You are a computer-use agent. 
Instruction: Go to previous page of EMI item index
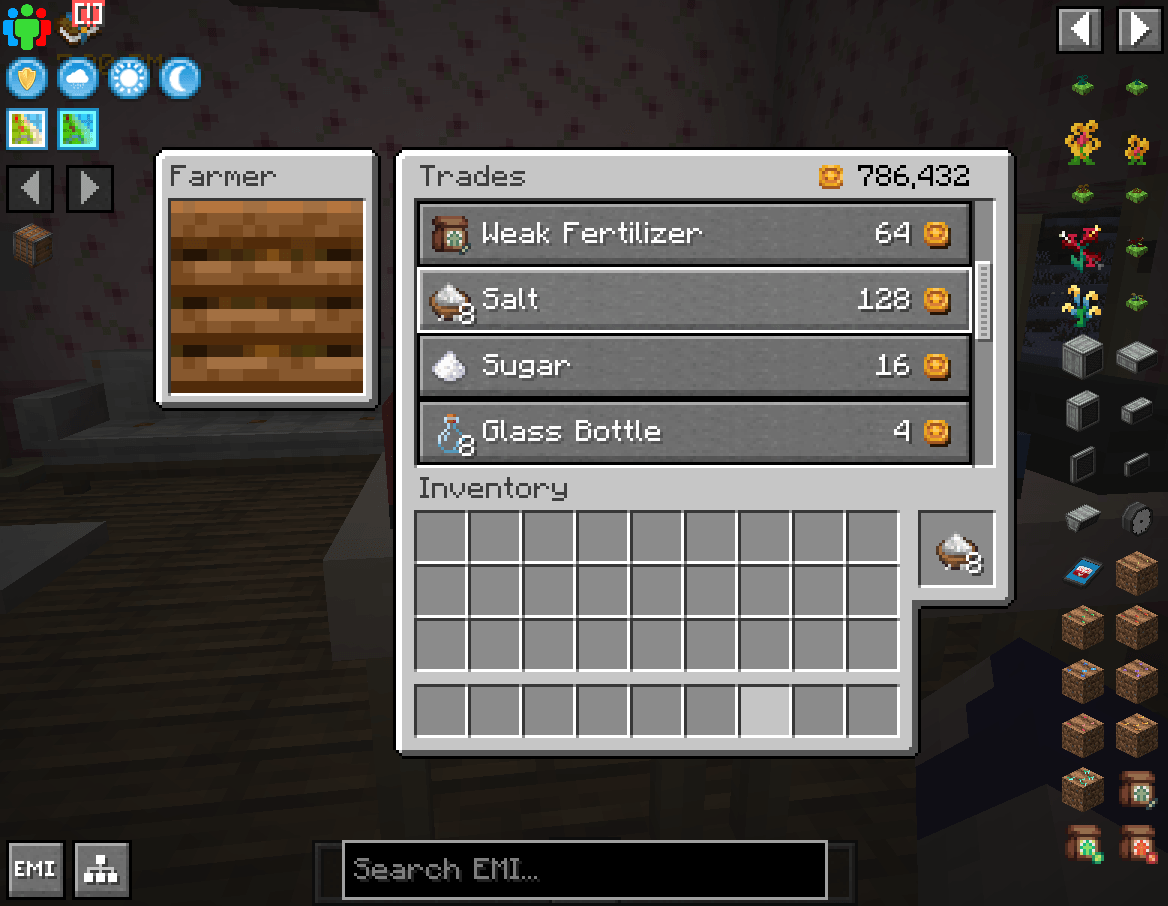coord(1081,29)
